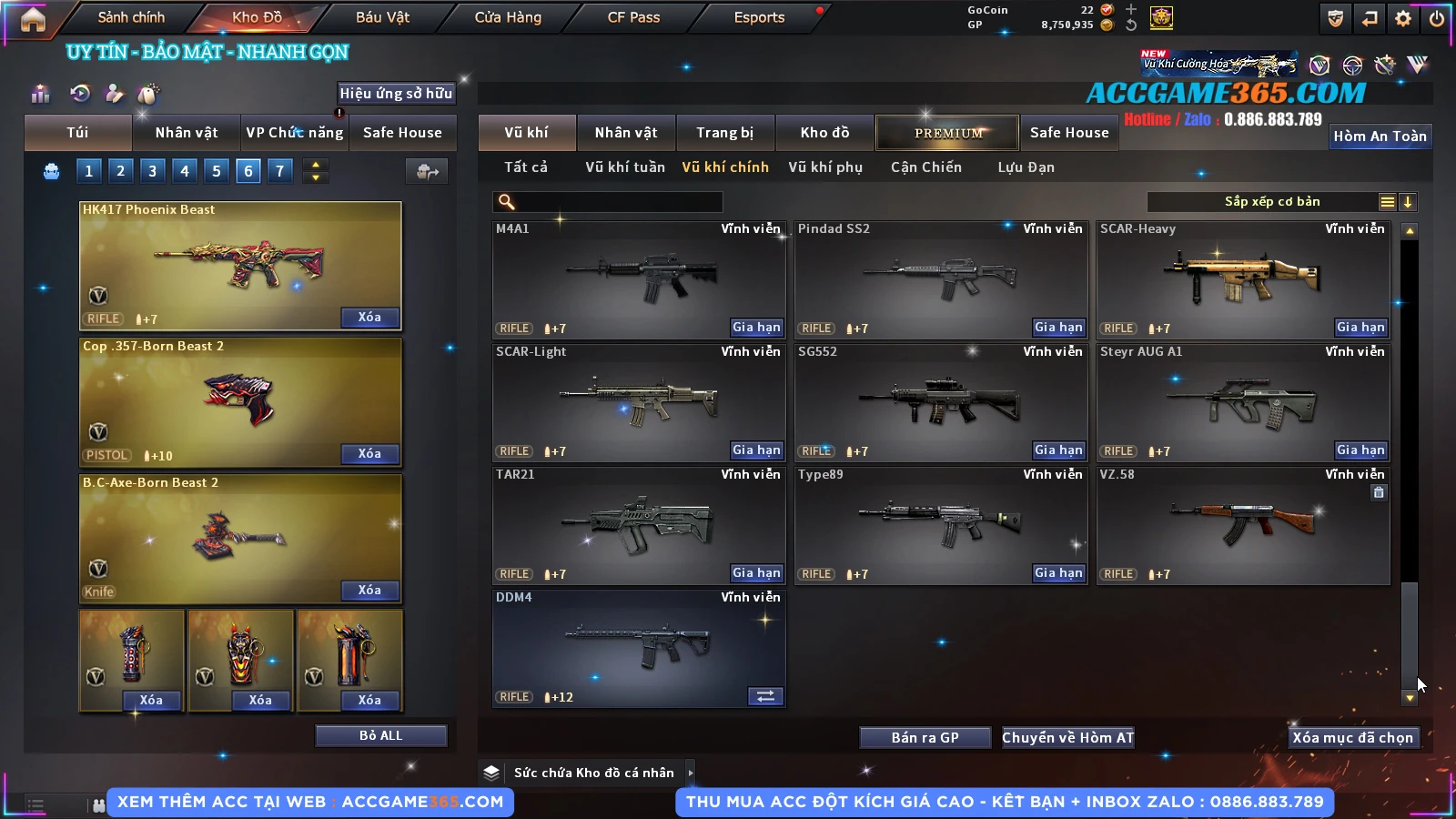Extend the M4A1 with Gia hạn
Viewport: 1456px width, 819px height.
(756, 328)
